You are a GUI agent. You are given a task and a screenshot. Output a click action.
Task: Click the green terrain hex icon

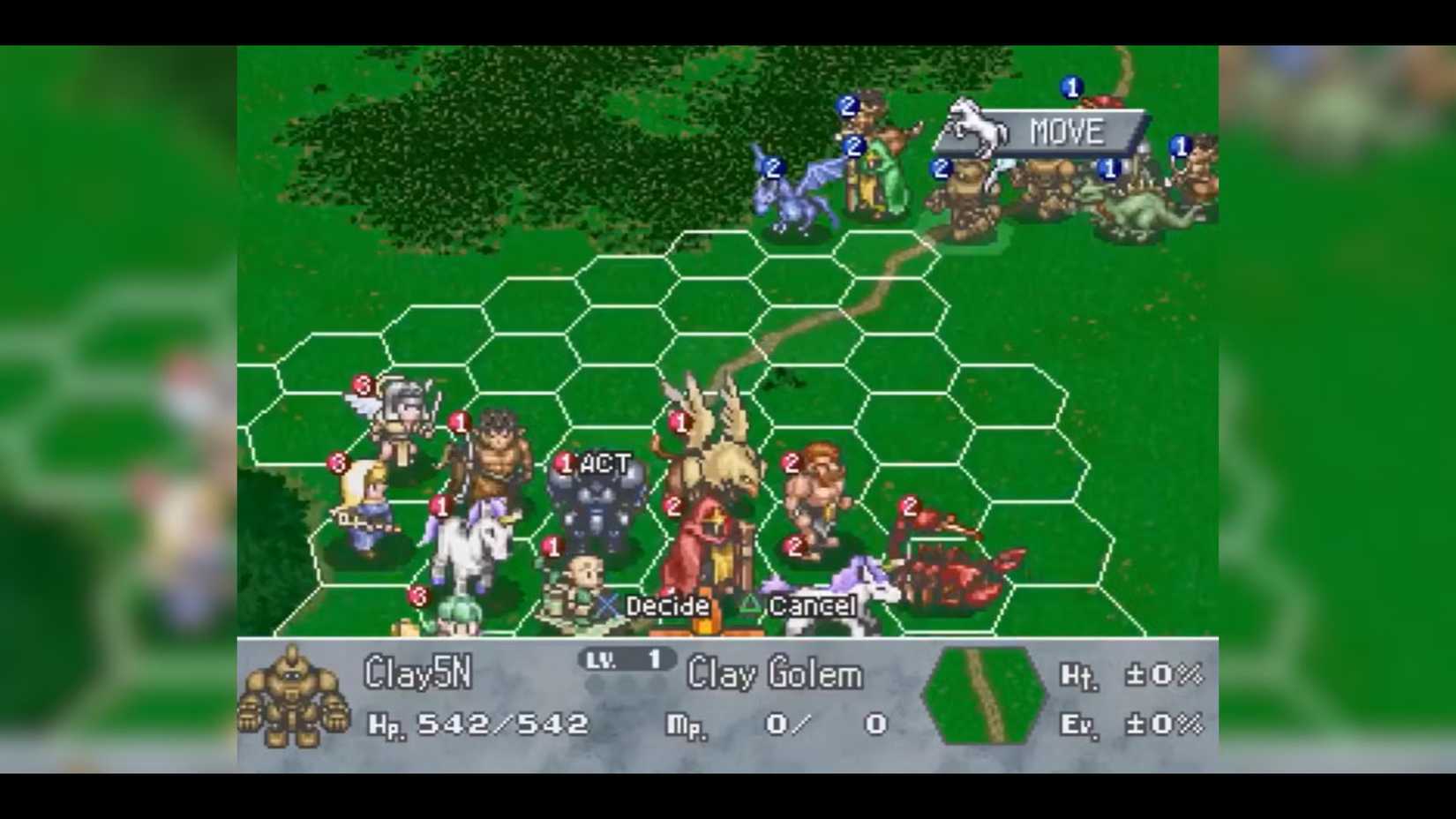coord(982,695)
